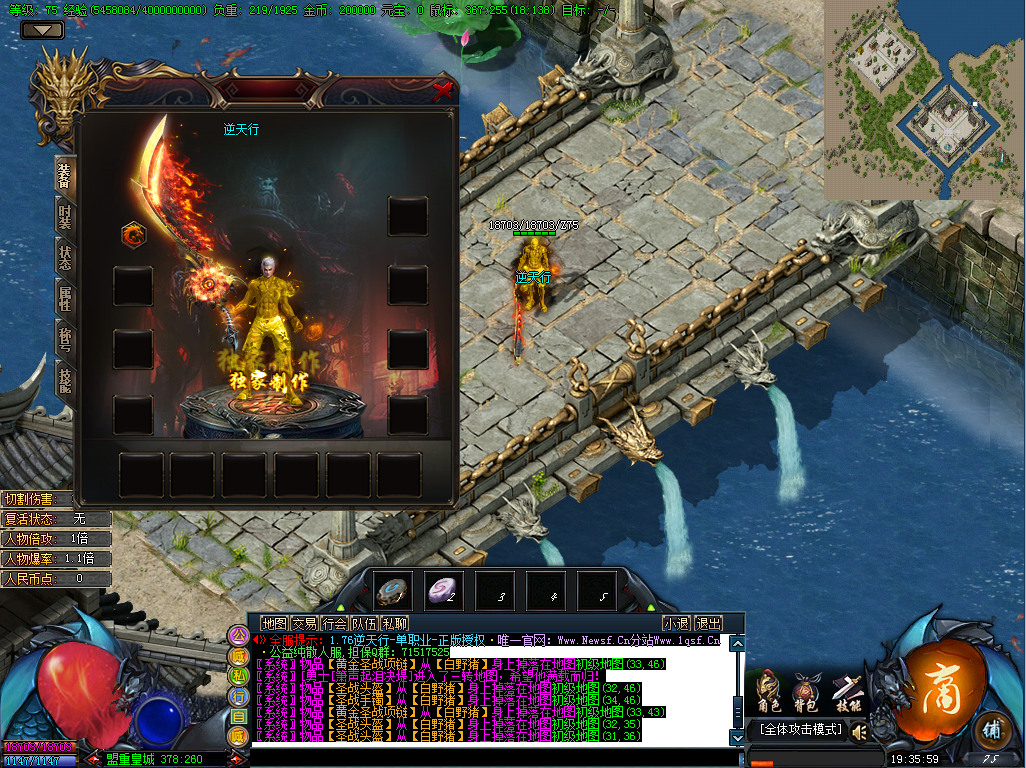The height and width of the screenshot is (768, 1026).
Task: Open the 交易 (trade) button
Action: click(x=304, y=623)
